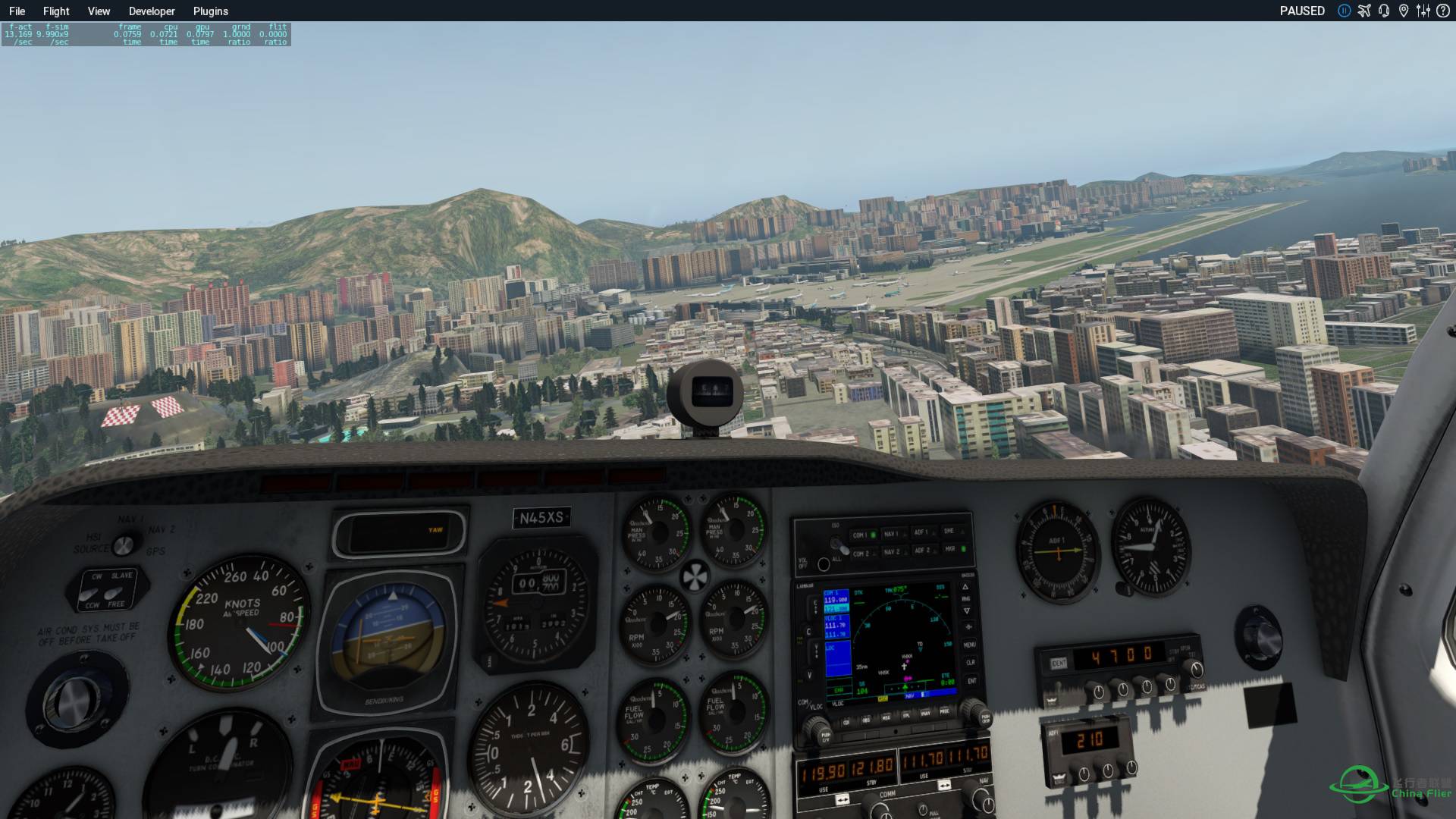
Task: Open the Developer menu
Action: [x=152, y=11]
